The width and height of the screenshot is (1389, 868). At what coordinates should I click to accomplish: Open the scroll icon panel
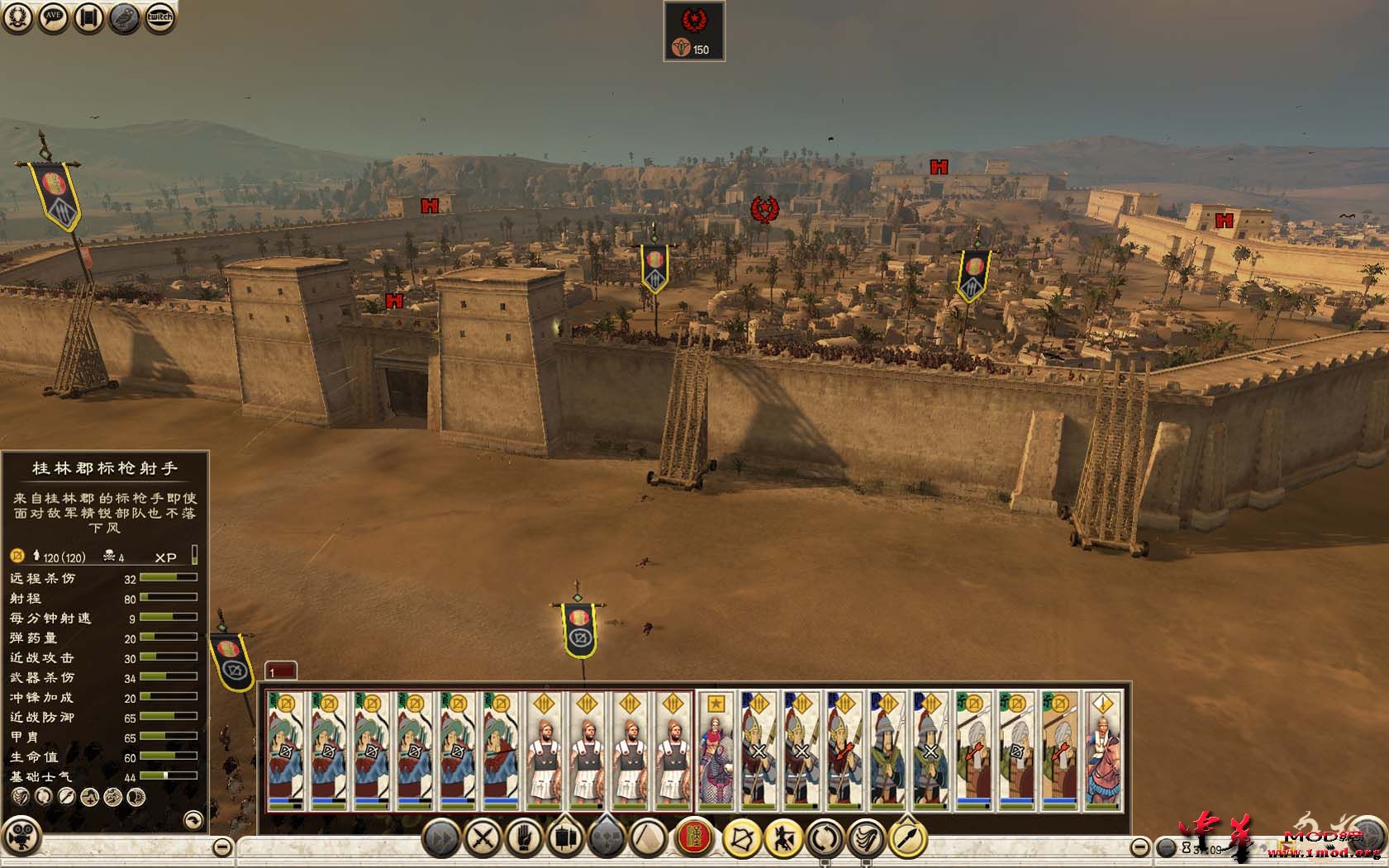tap(88, 17)
